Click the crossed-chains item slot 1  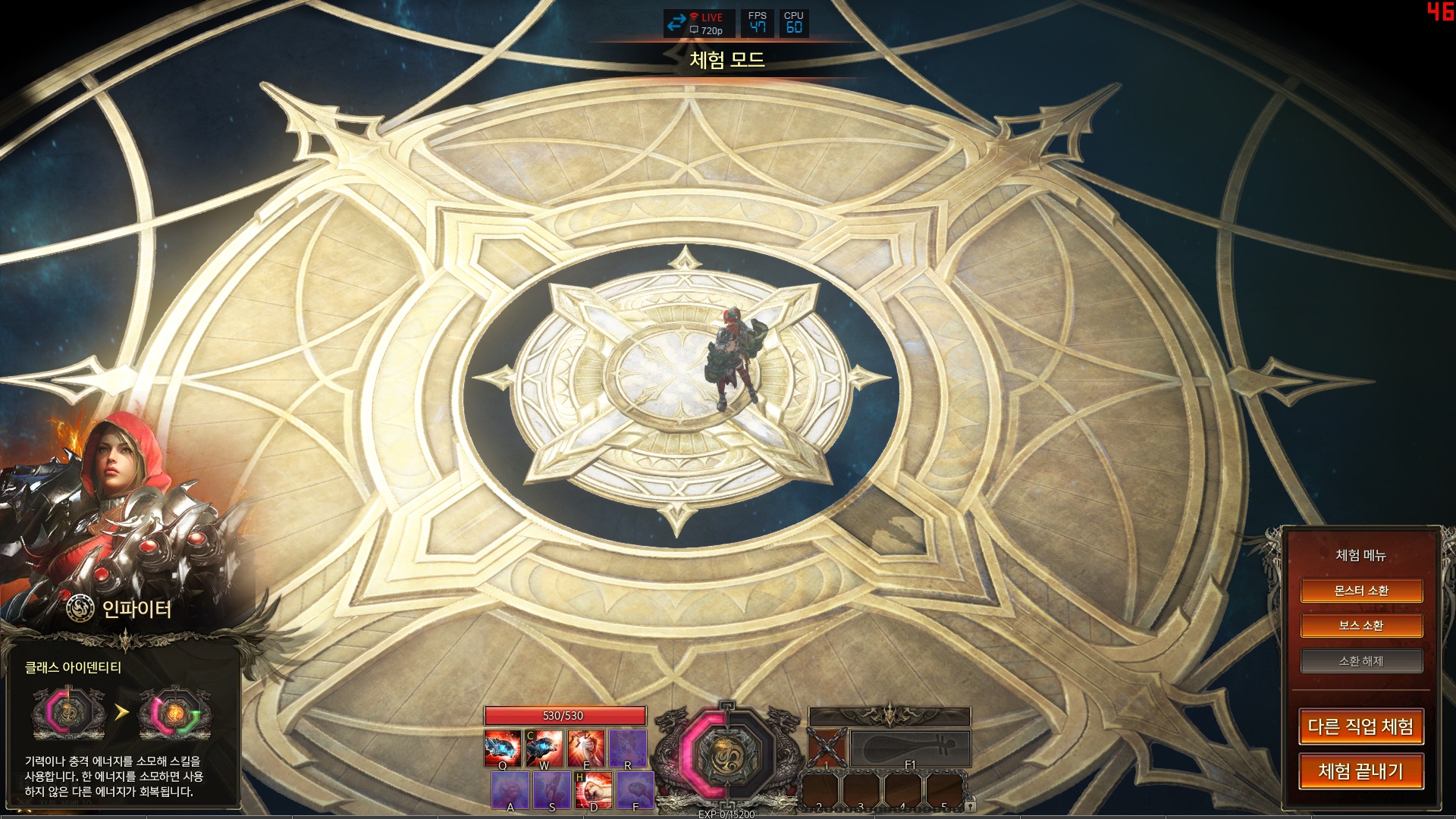coord(827,748)
